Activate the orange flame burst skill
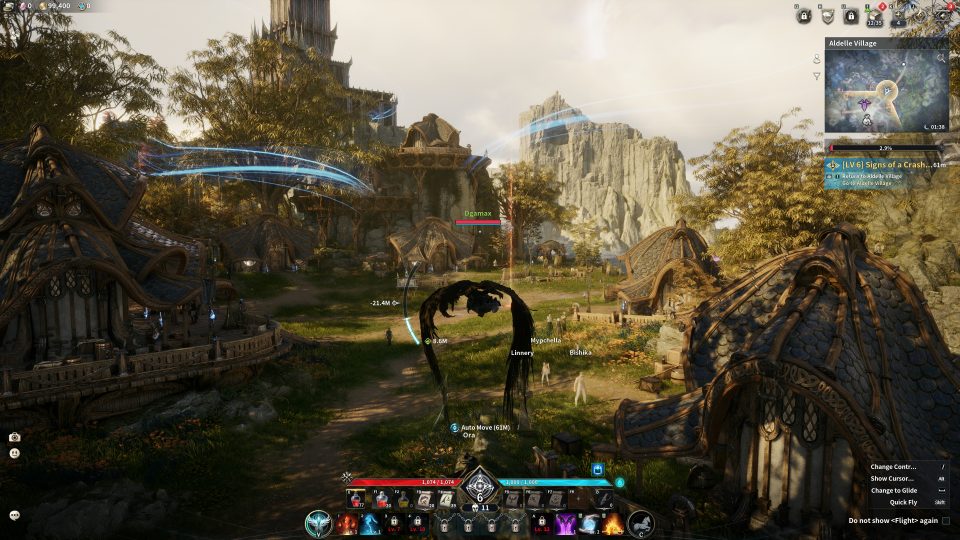Screen dimensions: 960x540 point(612,523)
